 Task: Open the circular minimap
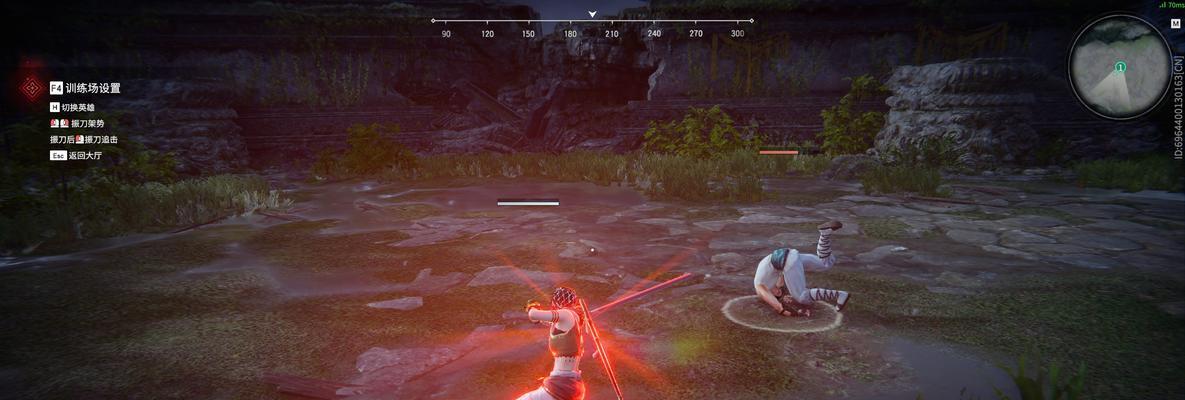tap(1119, 68)
